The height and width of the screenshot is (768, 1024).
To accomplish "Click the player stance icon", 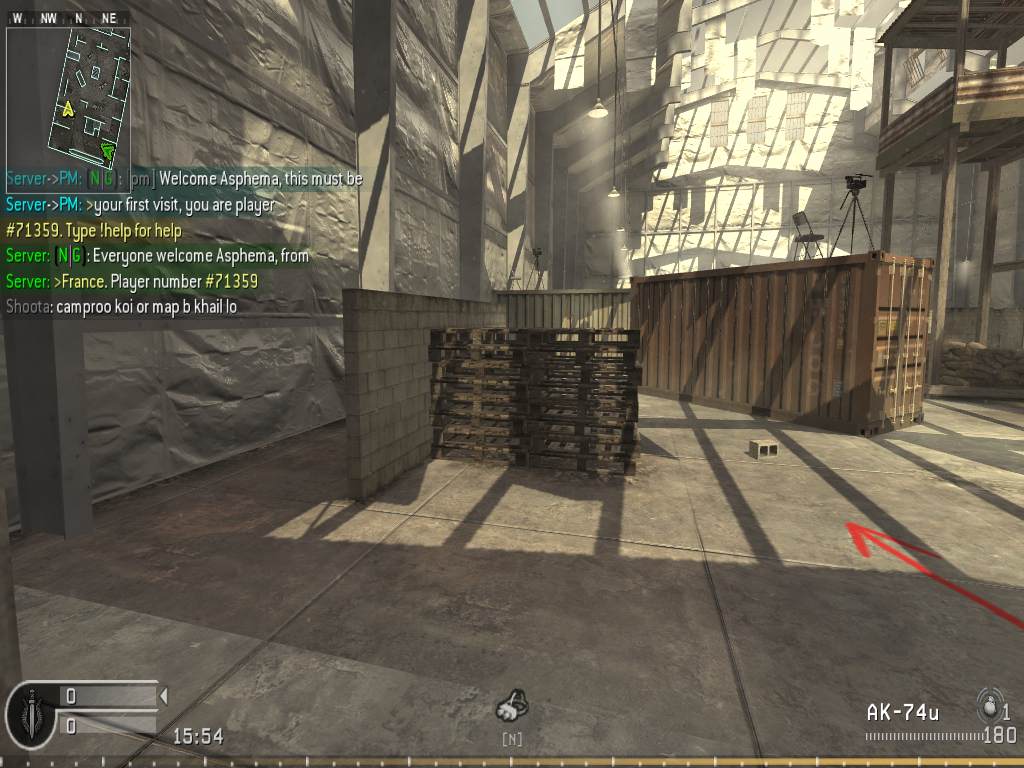I will pos(513,708).
